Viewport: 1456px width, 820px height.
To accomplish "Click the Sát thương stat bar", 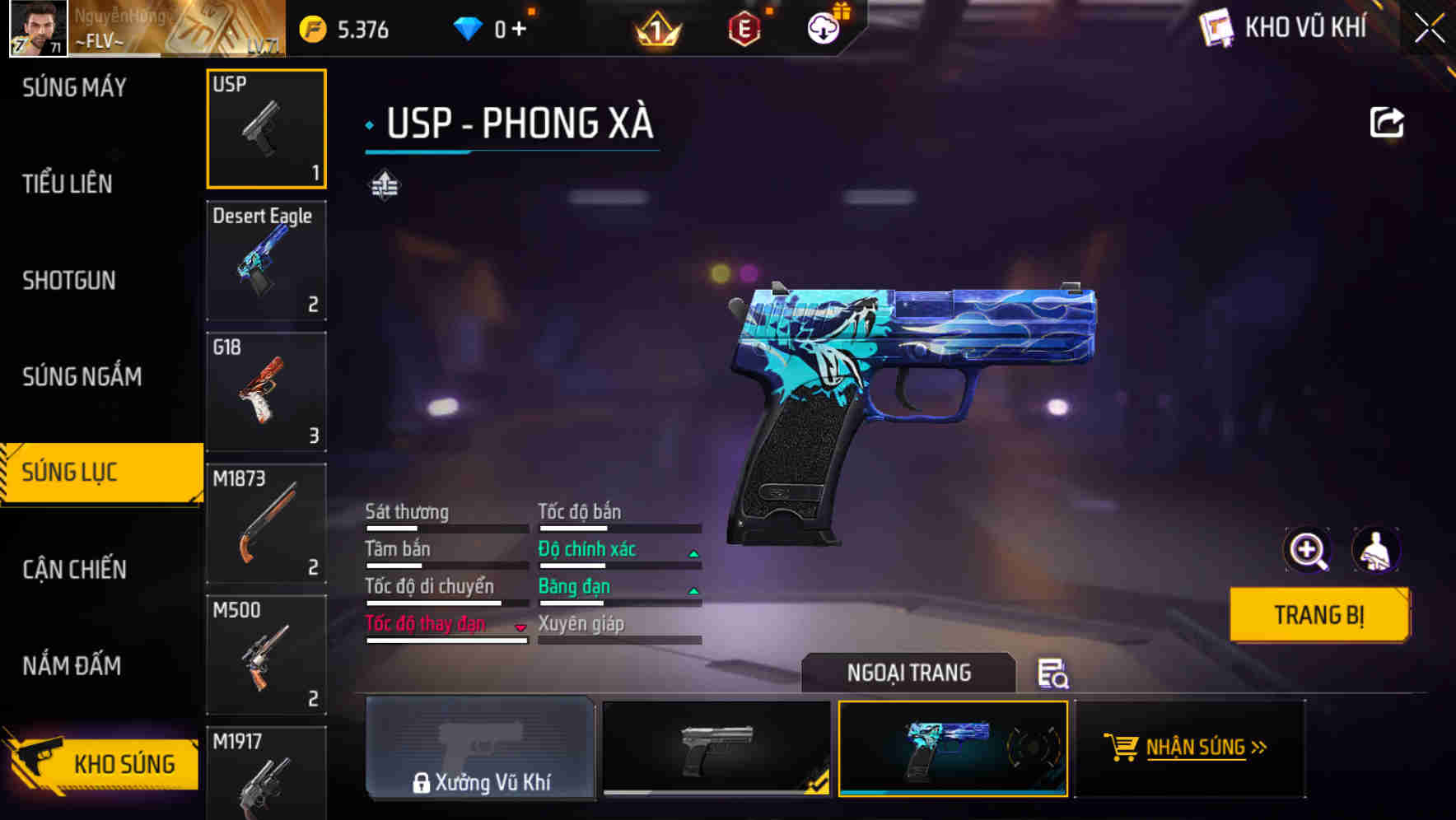I will click(x=445, y=527).
